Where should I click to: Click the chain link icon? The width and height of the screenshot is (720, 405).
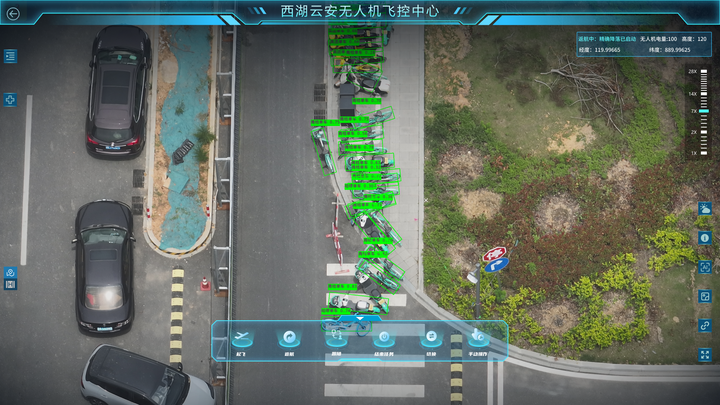pos(705,325)
